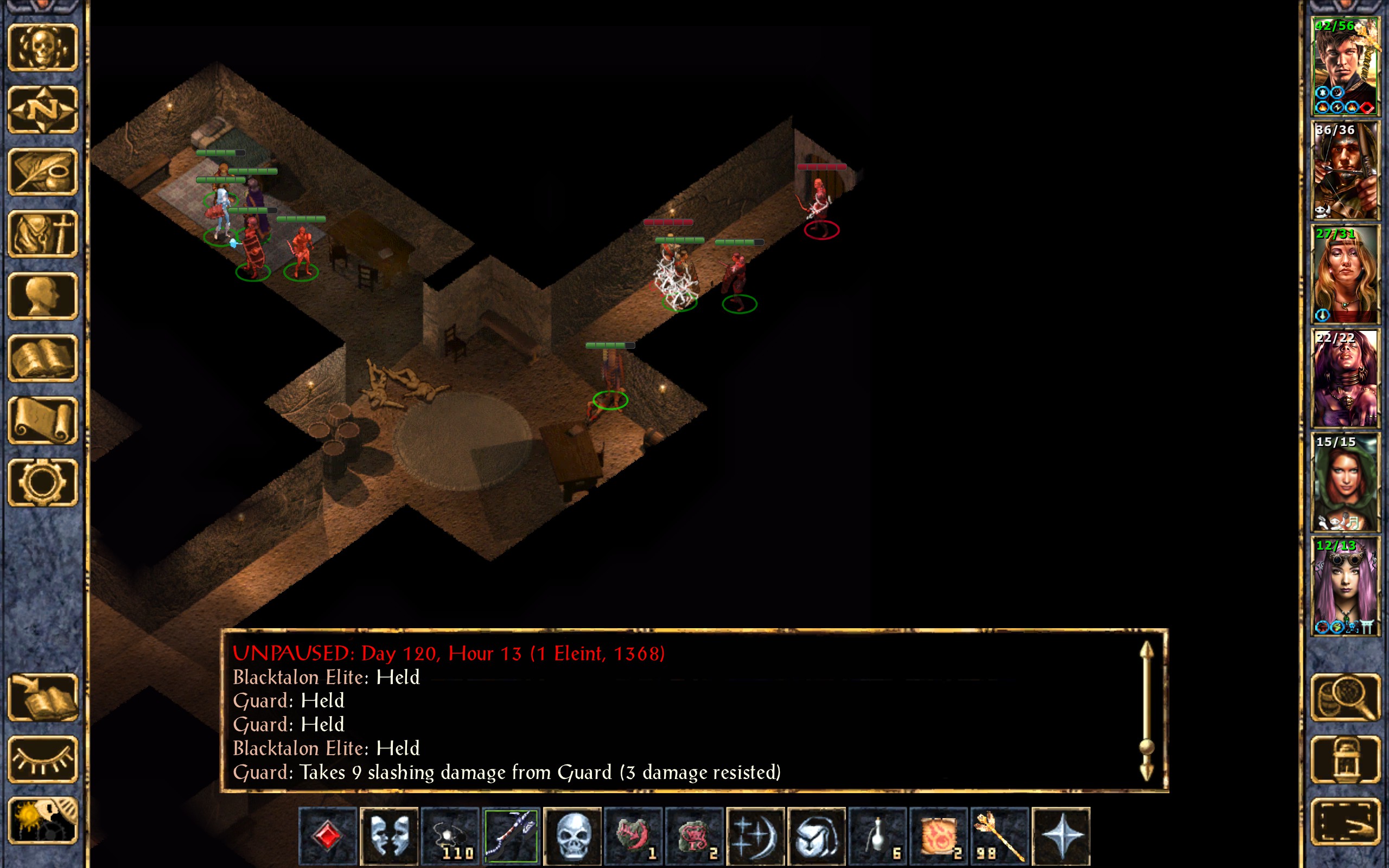1389x868 pixels.
Task: Open the journal quill-and-inkwell button
Action: [43, 171]
